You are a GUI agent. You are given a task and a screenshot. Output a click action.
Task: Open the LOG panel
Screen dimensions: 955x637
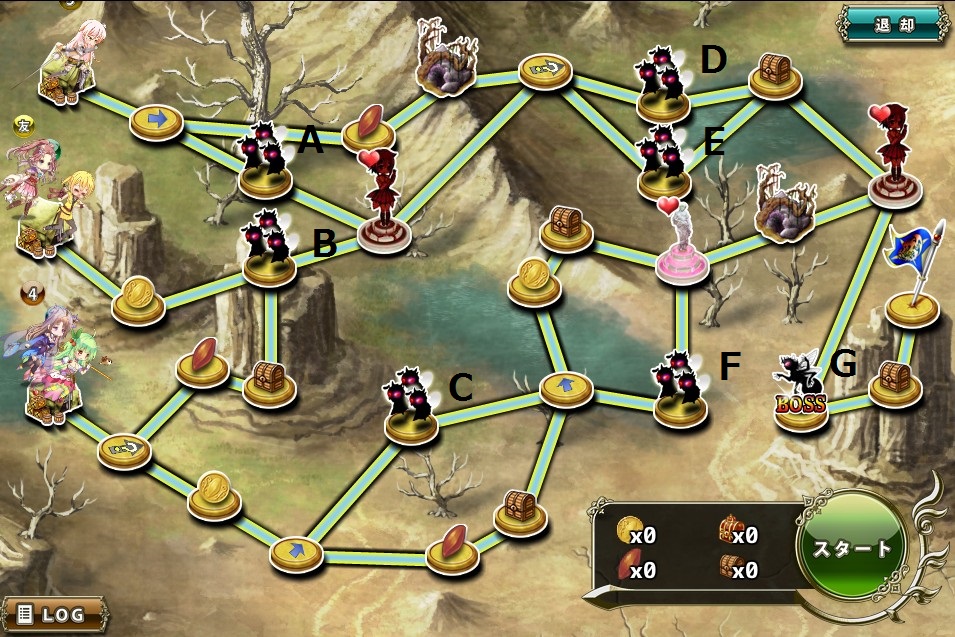54,614
